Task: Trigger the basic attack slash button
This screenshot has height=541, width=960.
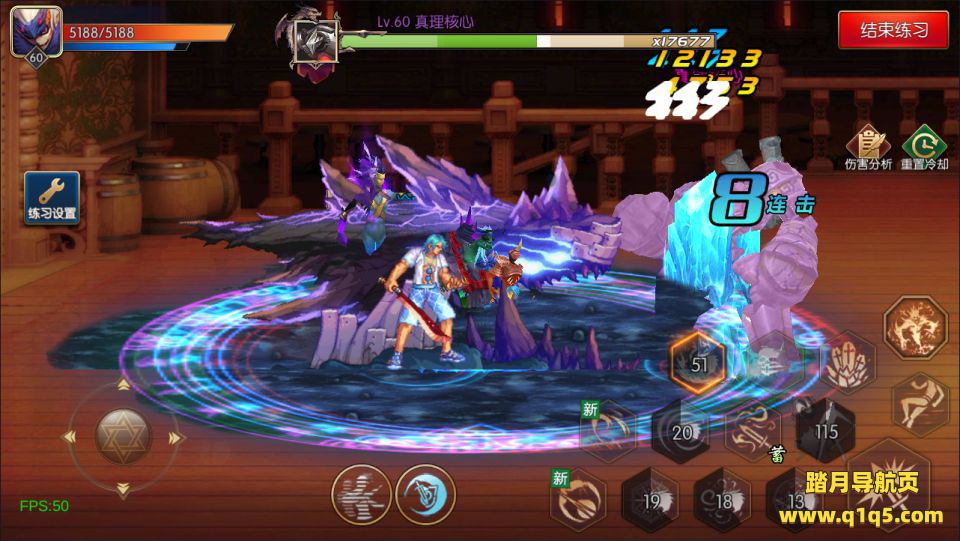Action: (894, 480)
